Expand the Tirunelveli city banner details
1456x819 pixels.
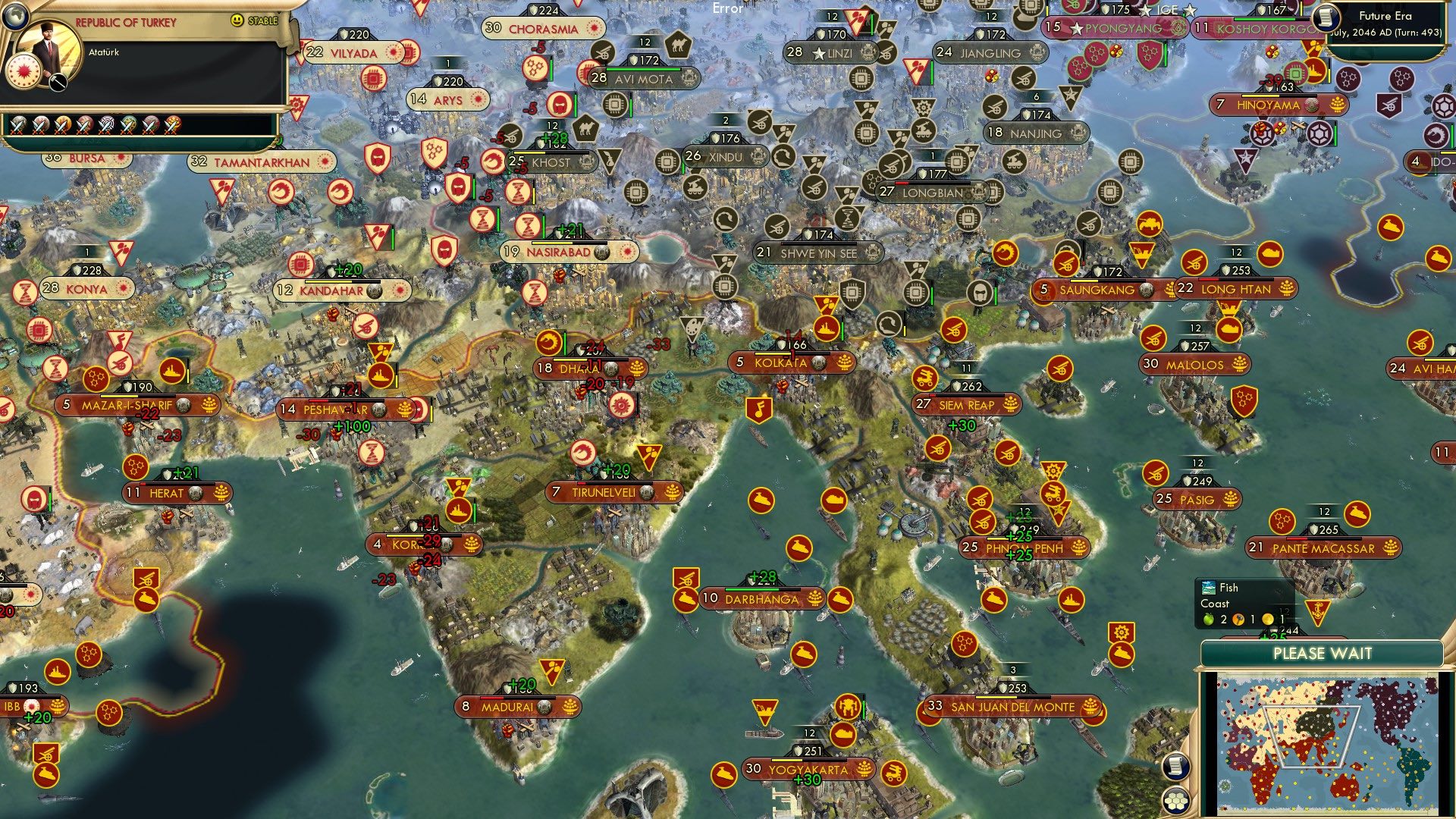click(607, 491)
